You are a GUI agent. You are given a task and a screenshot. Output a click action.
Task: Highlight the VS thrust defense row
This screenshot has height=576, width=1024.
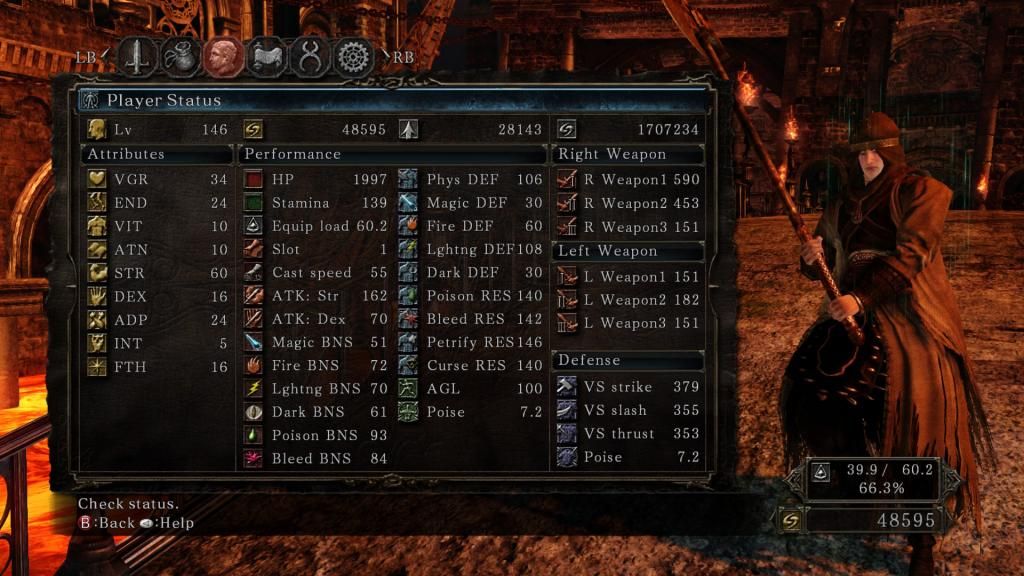point(629,434)
